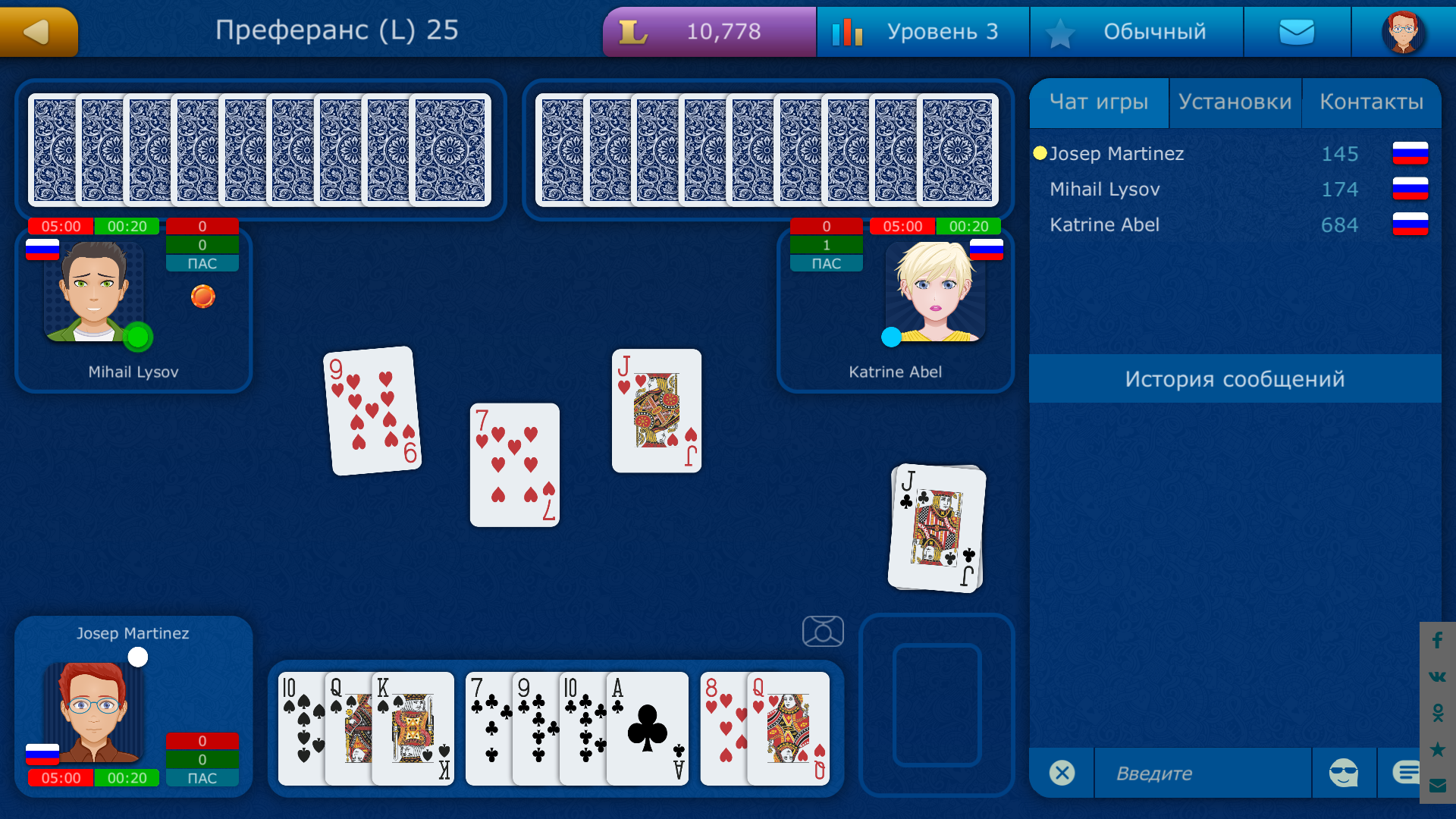Share via the VK icon on the edge
Viewport: 1456px width, 819px height.
(1436, 677)
